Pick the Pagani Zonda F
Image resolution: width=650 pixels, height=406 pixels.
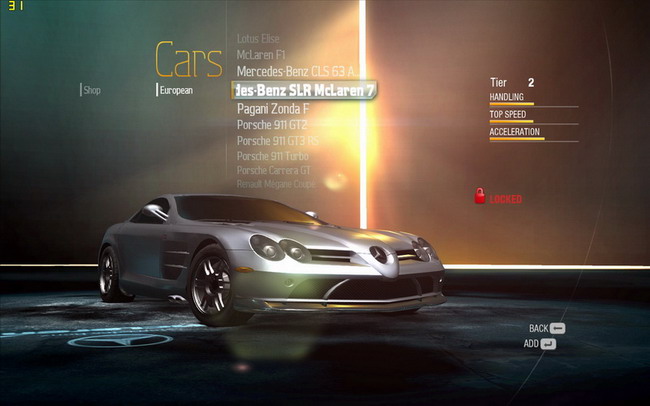pyautogui.click(x=273, y=108)
